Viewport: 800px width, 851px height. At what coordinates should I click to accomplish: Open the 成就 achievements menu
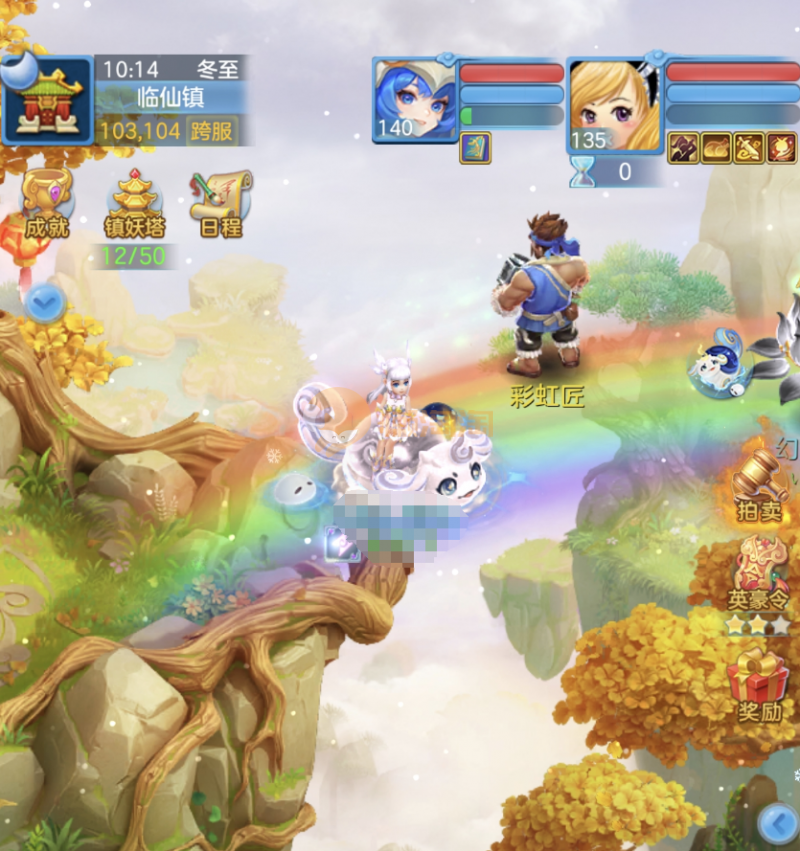click(46, 203)
